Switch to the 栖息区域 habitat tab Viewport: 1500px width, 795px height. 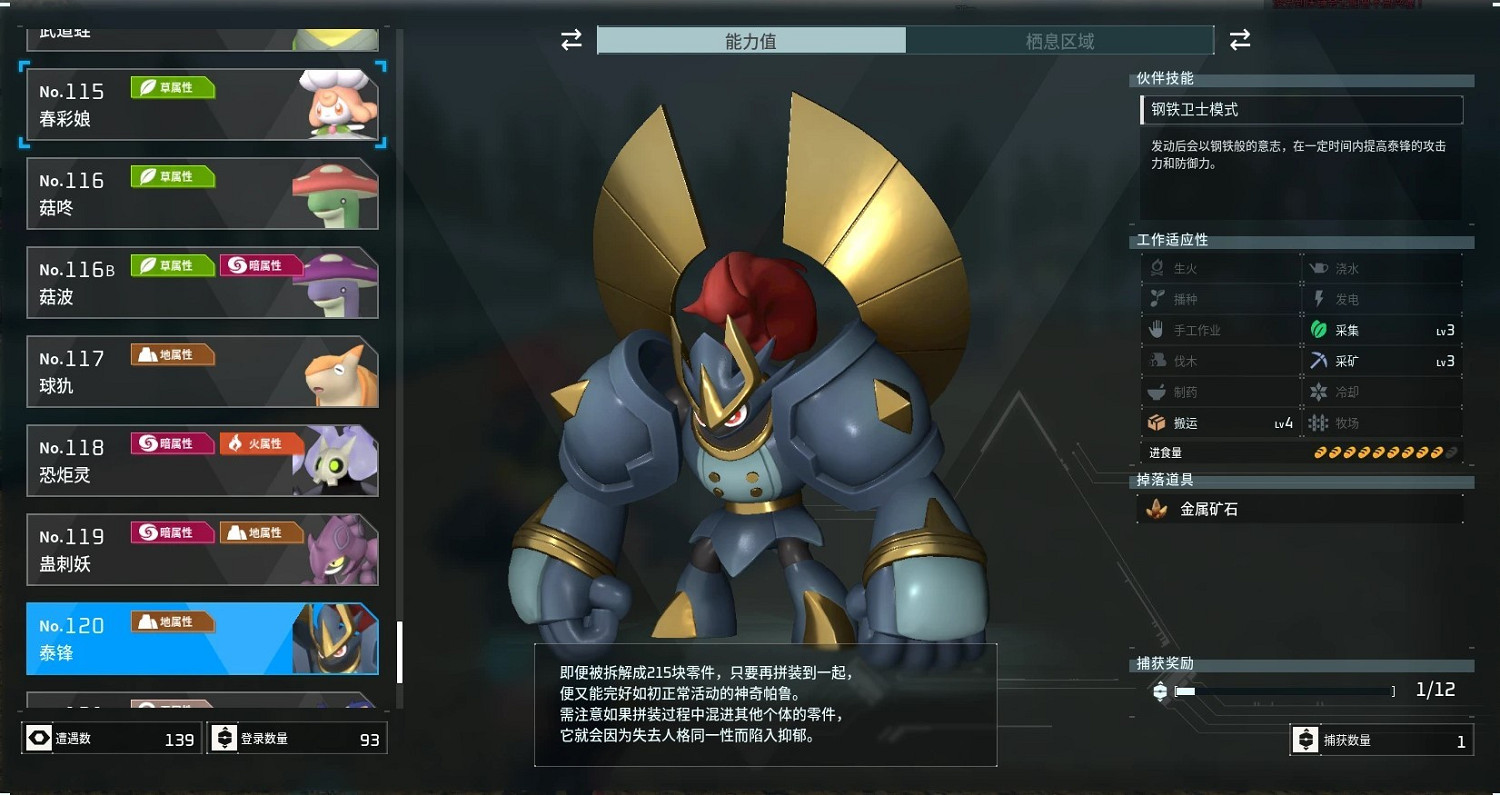point(1061,40)
